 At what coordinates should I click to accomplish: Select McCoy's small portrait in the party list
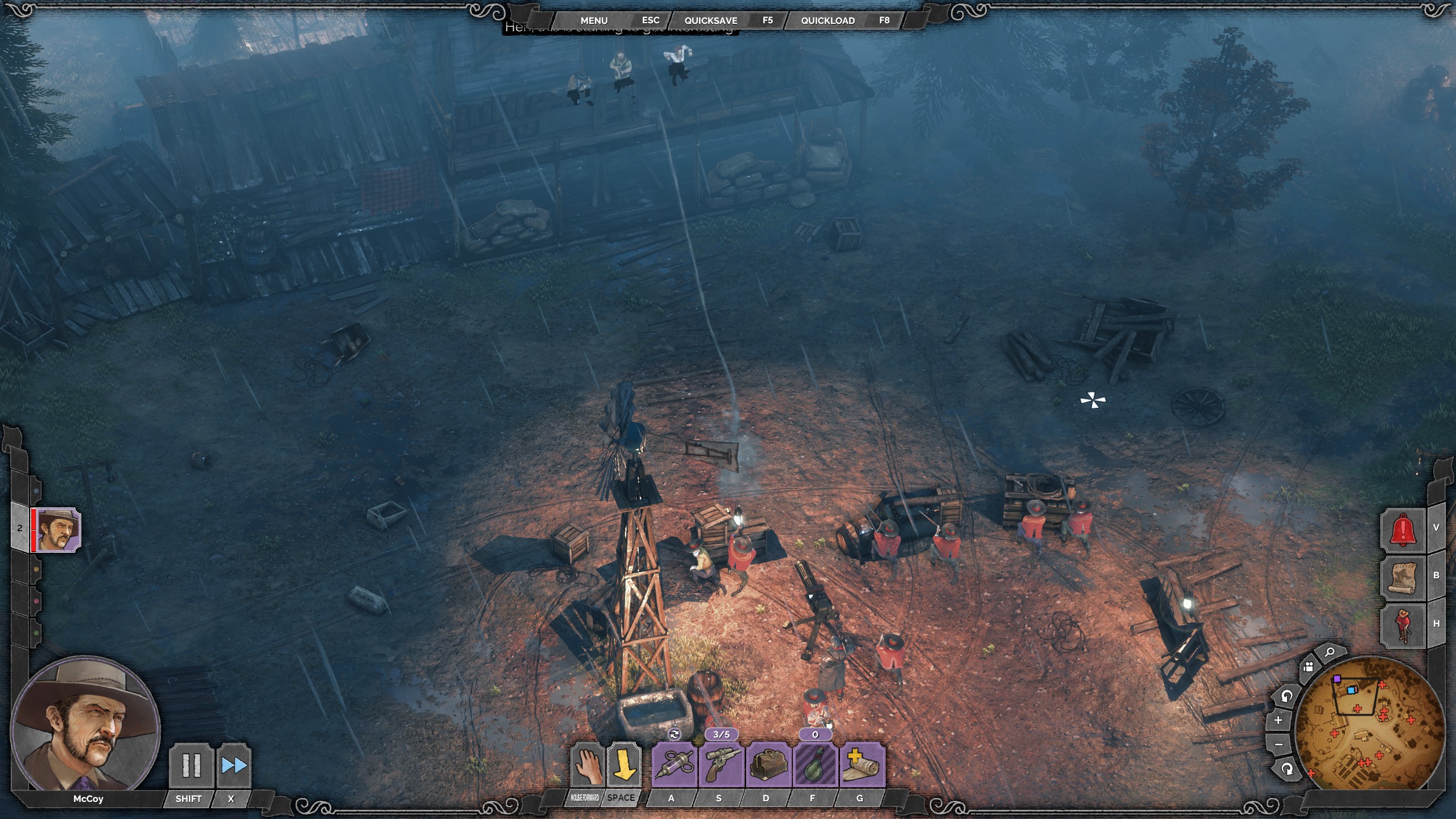point(57,530)
